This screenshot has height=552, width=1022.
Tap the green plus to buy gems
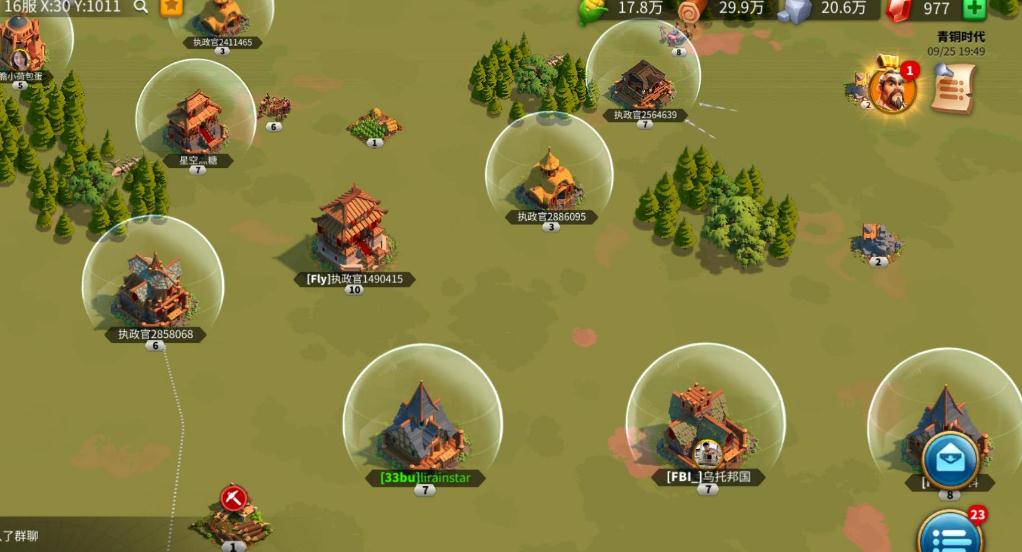(x=974, y=9)
